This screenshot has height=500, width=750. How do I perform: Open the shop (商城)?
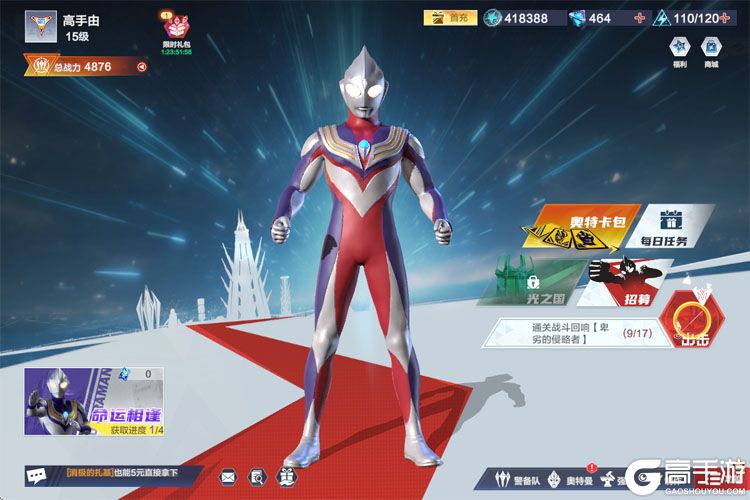(x=710, y=51)
